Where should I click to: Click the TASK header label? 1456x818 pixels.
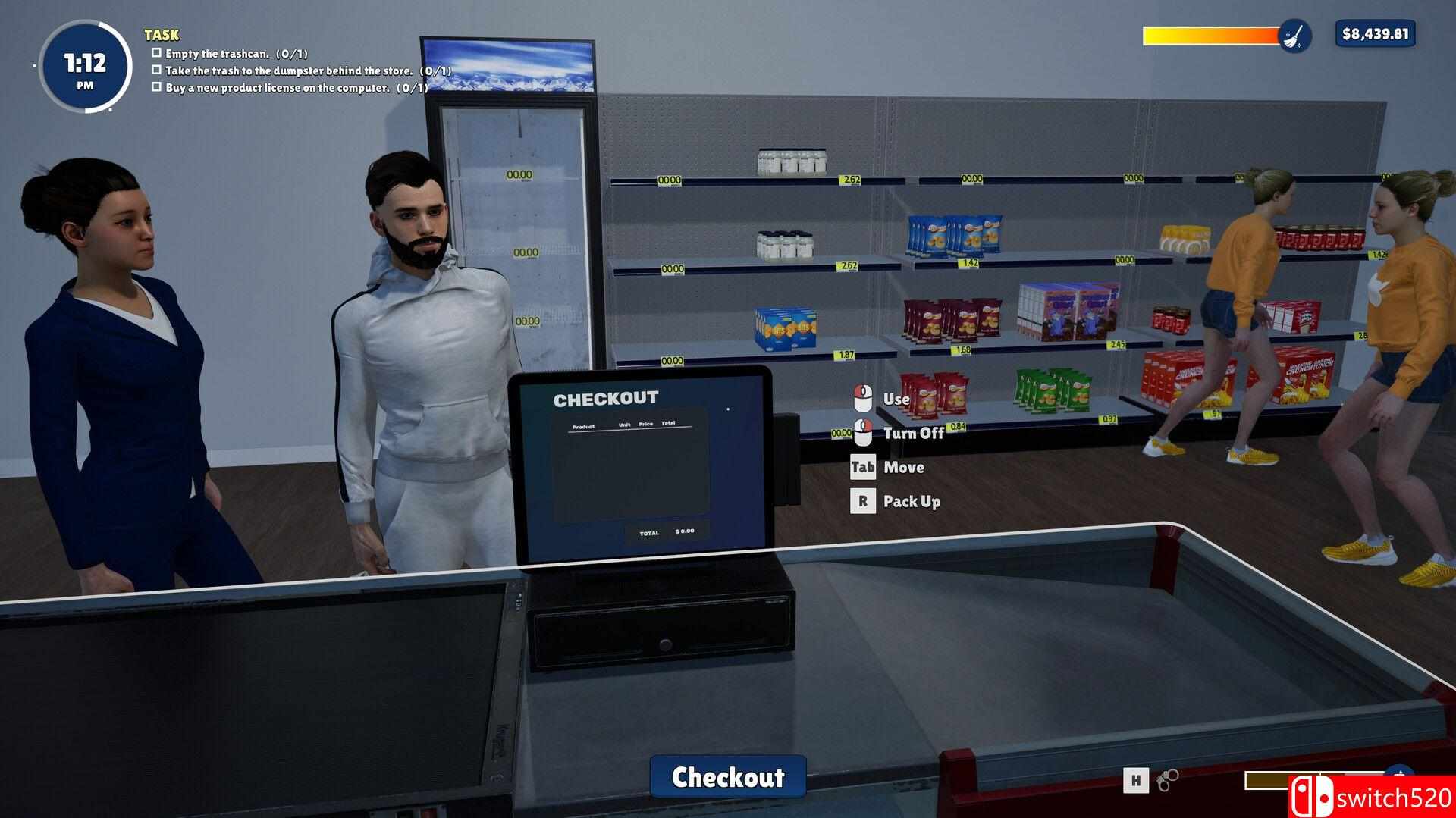coord(162,35)
